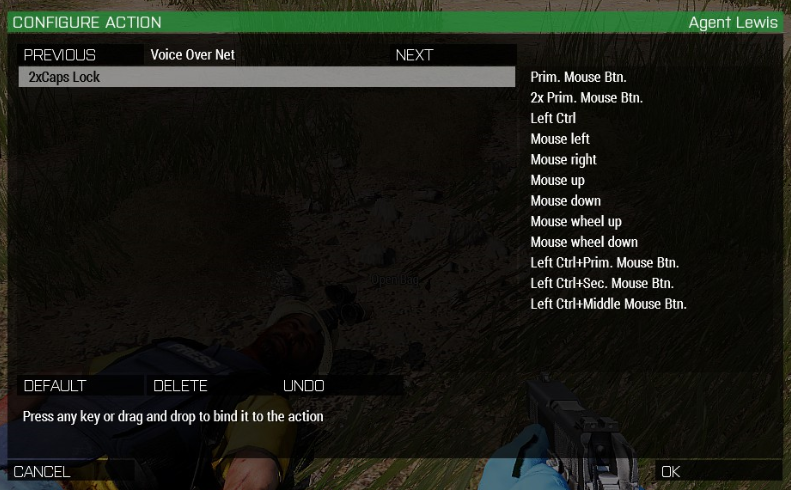Undo the last binding change
Screen dimensions: 791x490
[304, 386]
